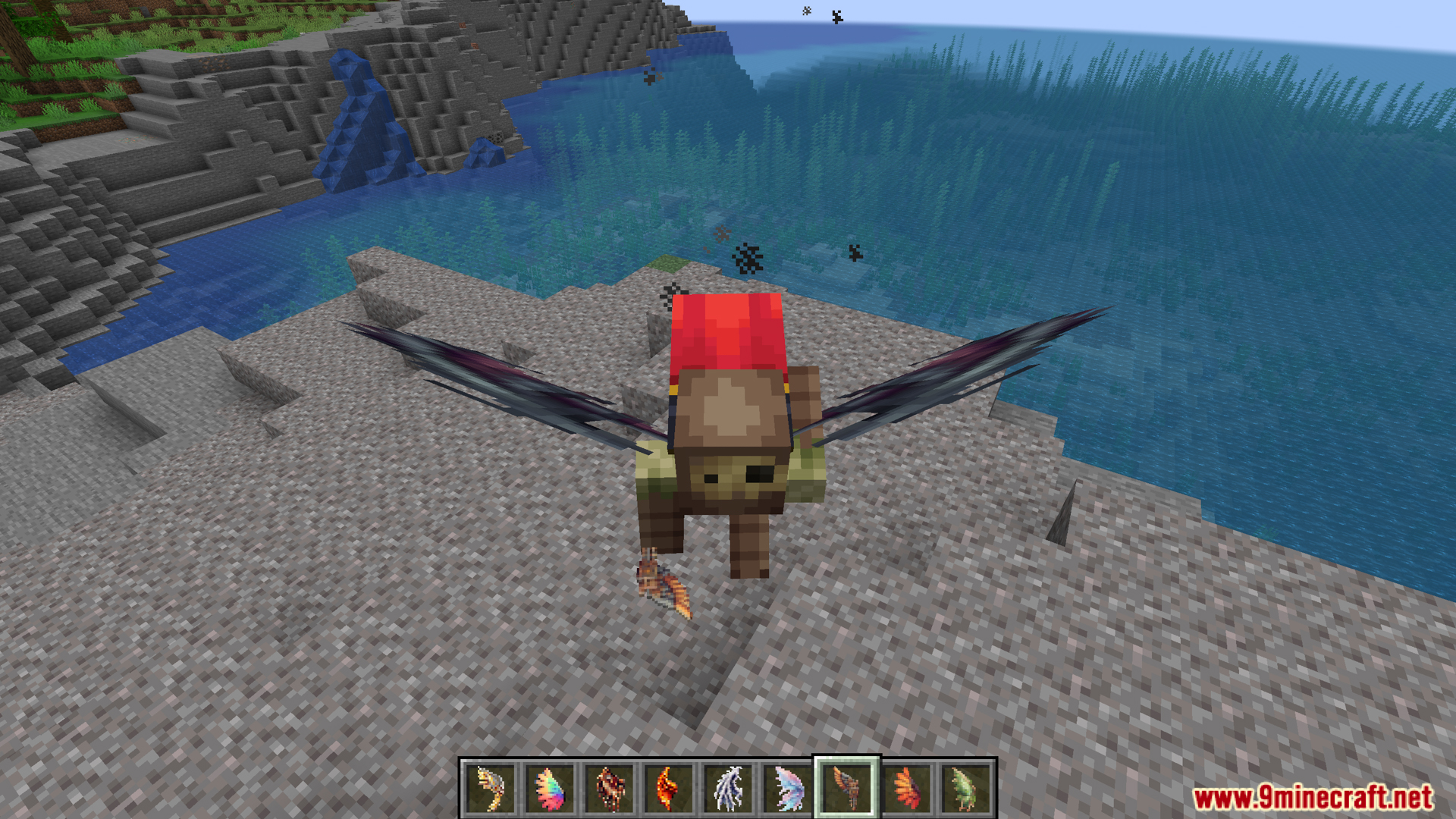Viewport: 1456px width, 819px height.
Task: Select the golden curved wing slot
Action: [490, 788]
